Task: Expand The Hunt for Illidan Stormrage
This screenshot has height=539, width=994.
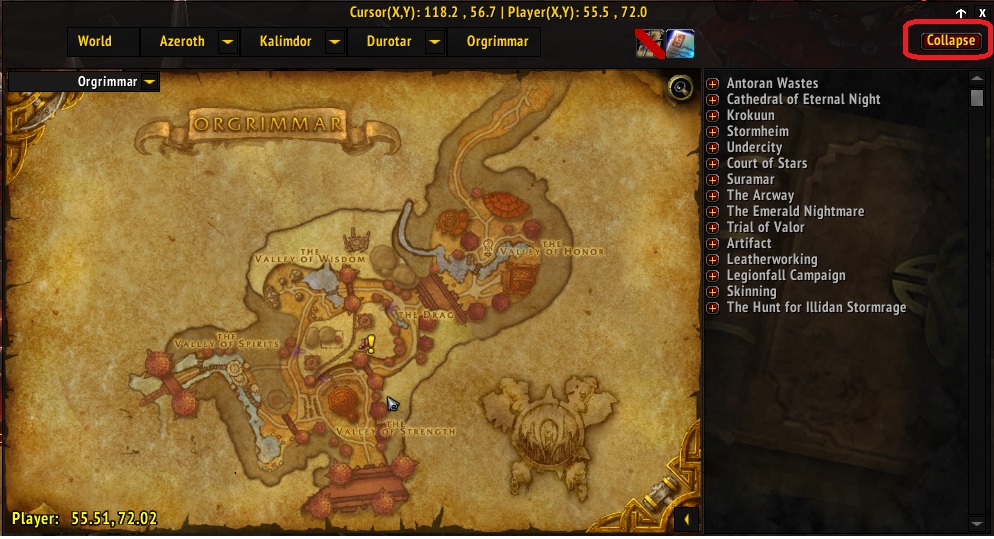Action: tap(713, 308)
